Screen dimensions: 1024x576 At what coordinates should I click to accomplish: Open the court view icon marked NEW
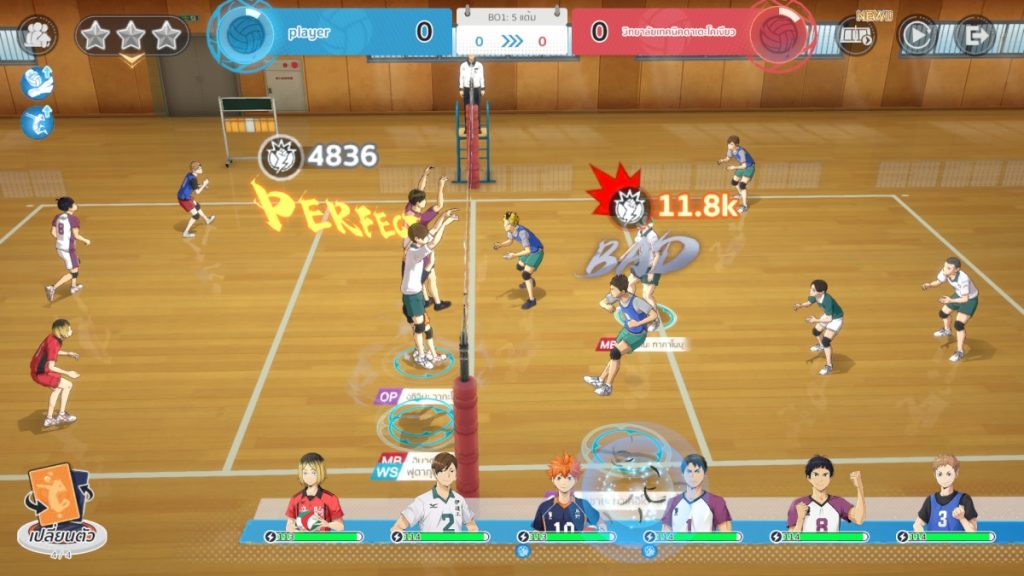pos(857,37)
